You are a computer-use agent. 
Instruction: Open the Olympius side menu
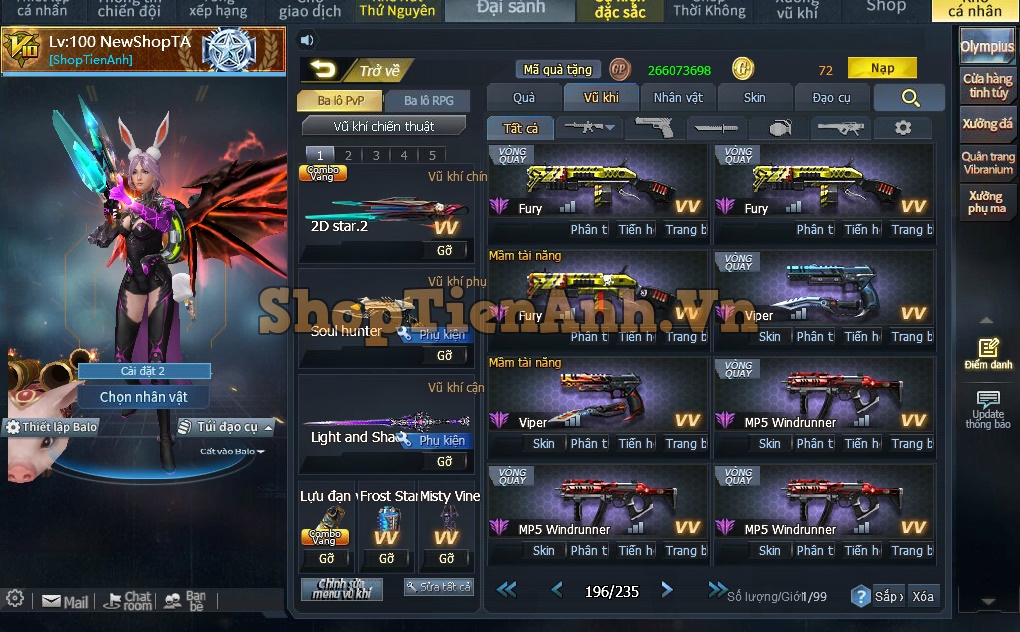[987, 47]
